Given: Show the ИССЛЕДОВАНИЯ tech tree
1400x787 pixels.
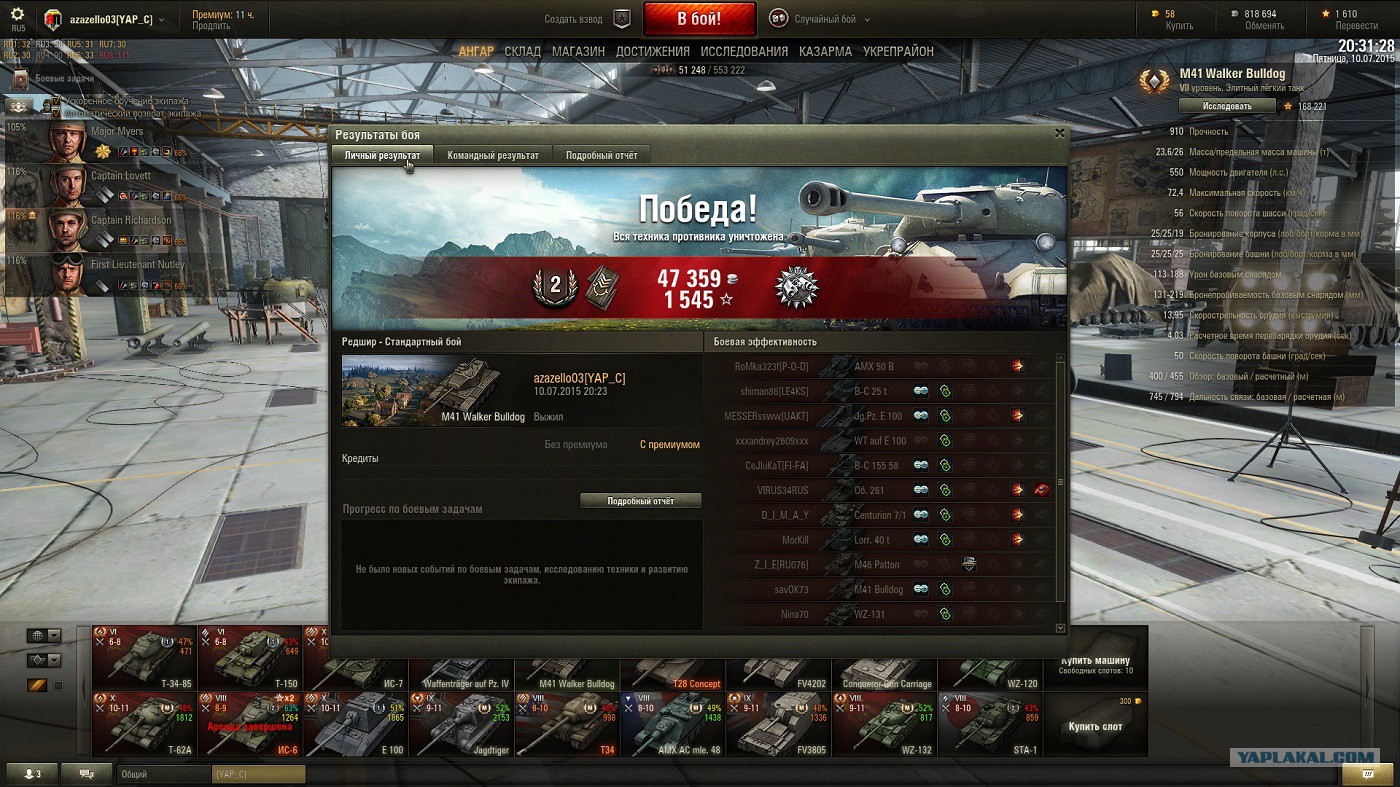Looking at the screenshot, I should [x=744, y=51].
